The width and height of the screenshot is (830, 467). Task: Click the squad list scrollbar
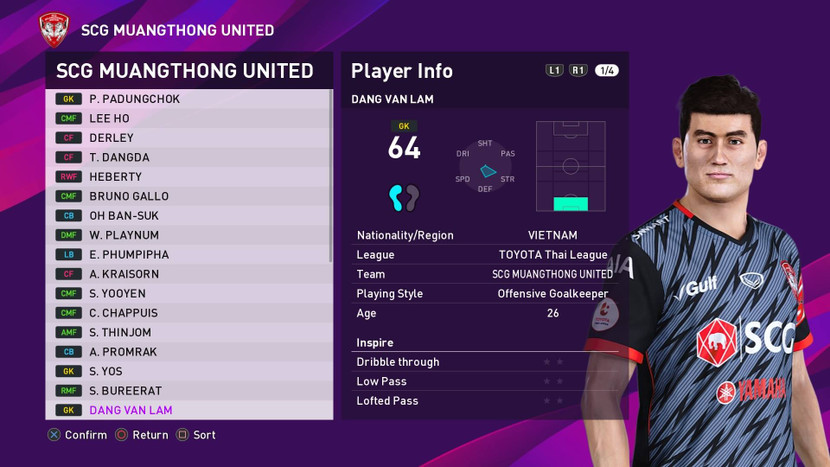[331, 176]
